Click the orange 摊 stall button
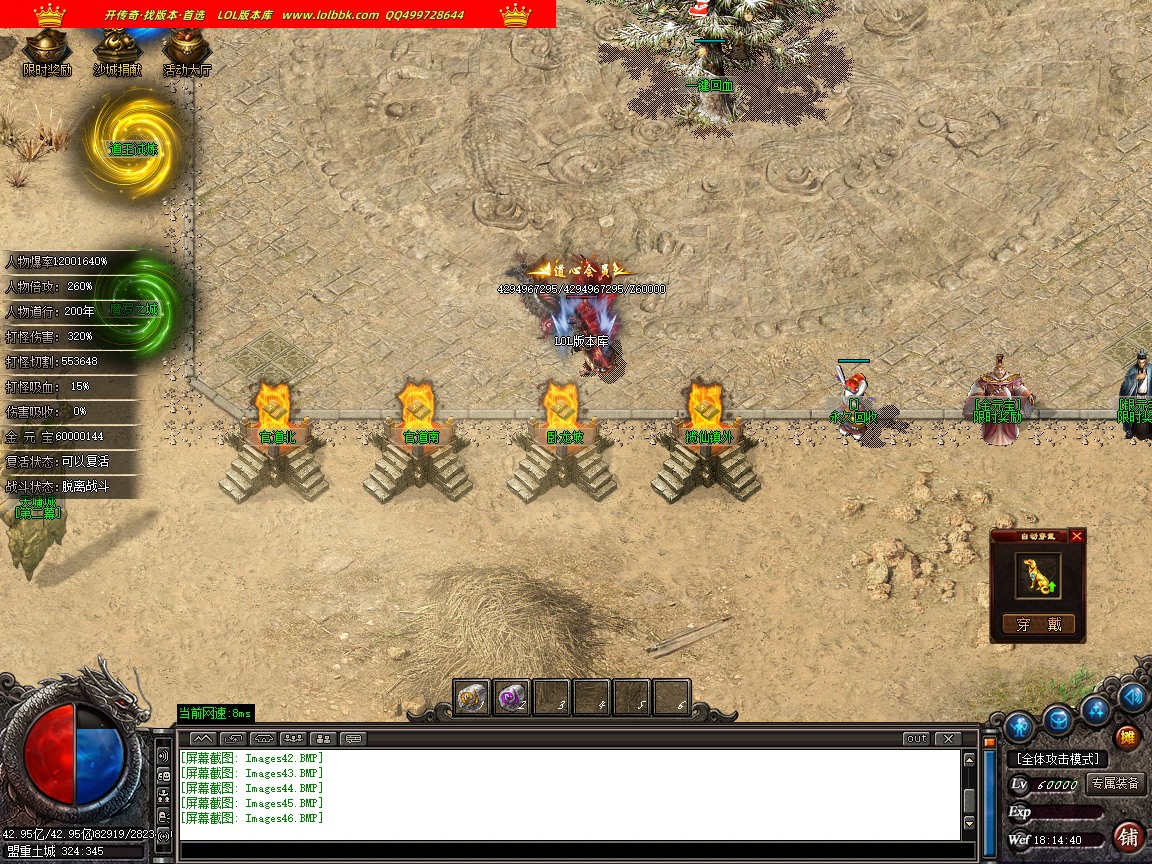 pos(1127,739)
